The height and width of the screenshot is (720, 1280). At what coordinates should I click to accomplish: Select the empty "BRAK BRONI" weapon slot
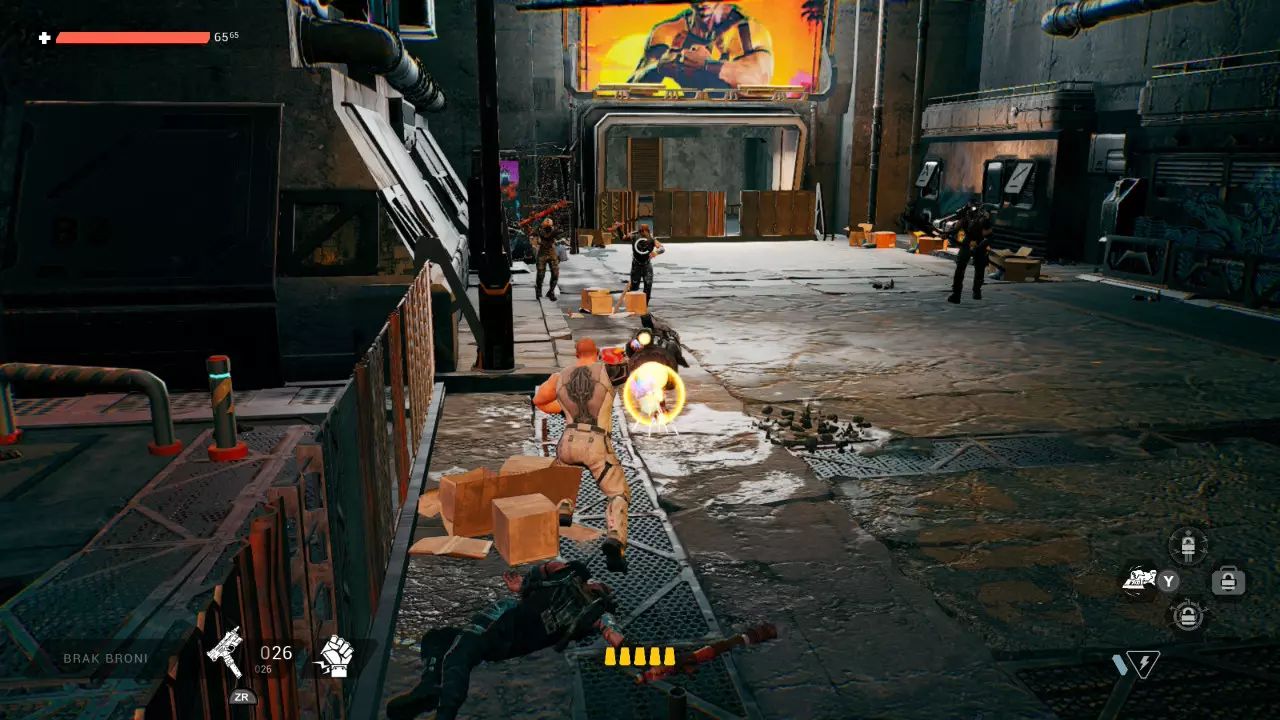[x=106, y=658]
